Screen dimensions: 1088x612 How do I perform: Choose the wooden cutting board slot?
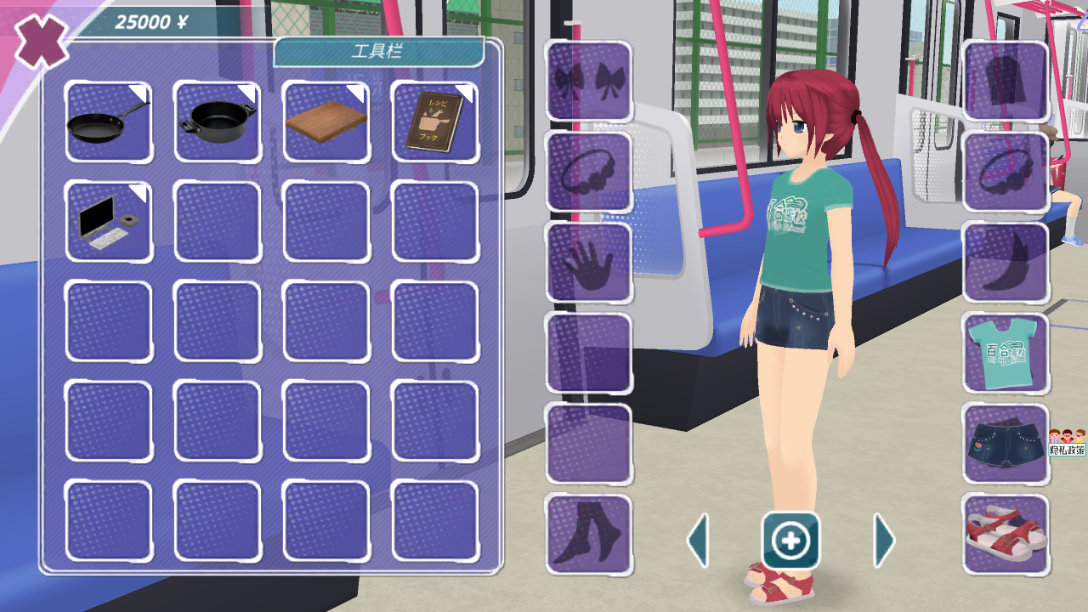(326, 122)
